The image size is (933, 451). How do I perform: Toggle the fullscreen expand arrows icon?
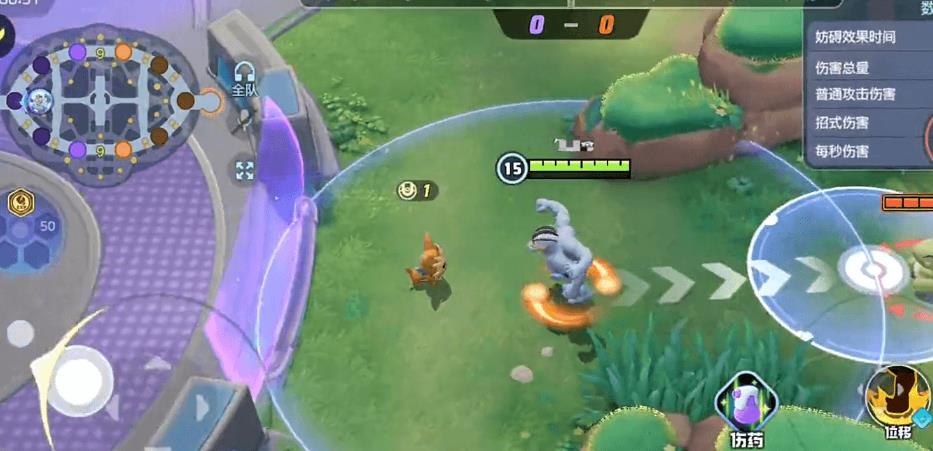245,170
